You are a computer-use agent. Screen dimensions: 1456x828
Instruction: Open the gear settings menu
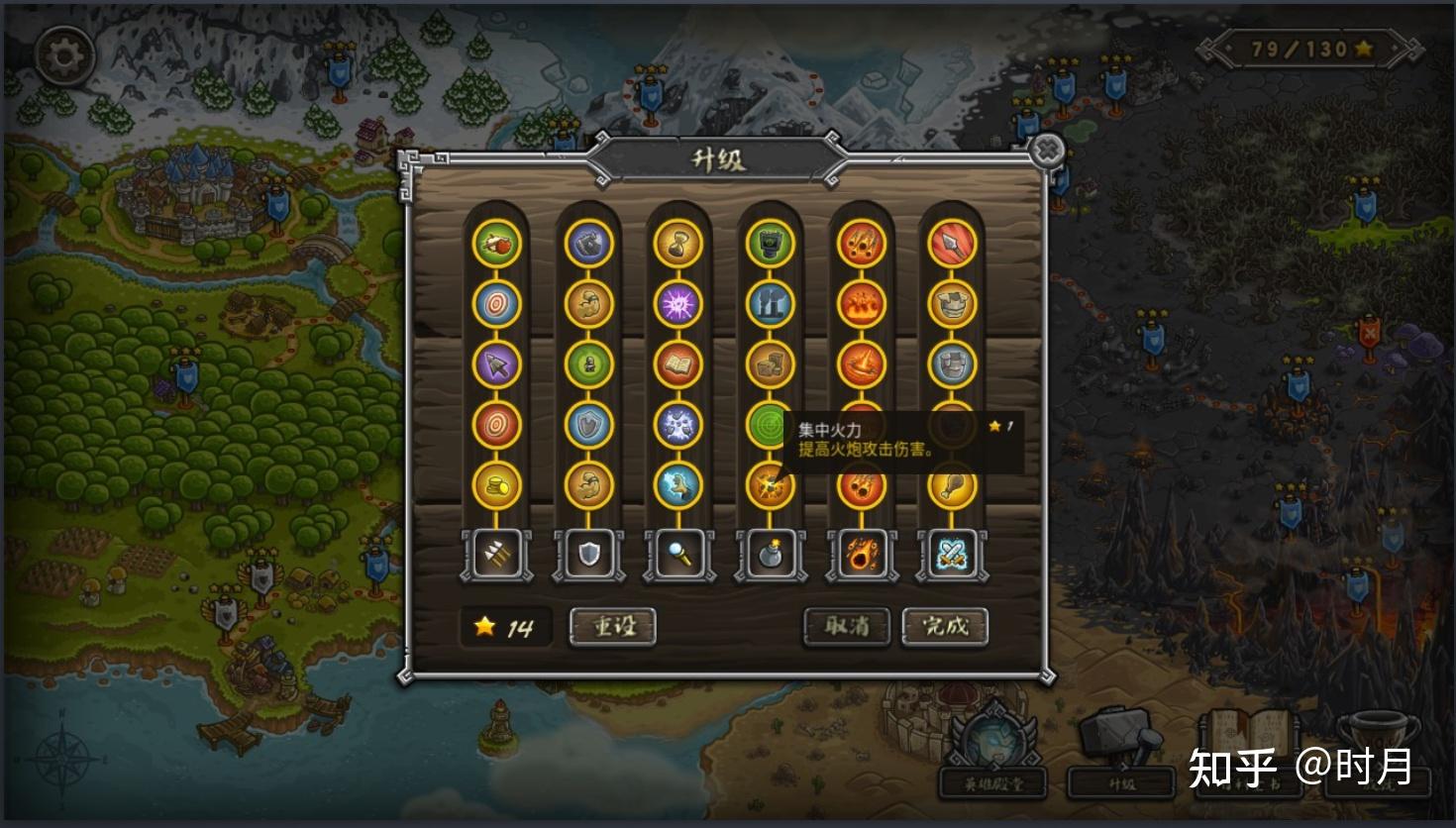click(64, 56)
